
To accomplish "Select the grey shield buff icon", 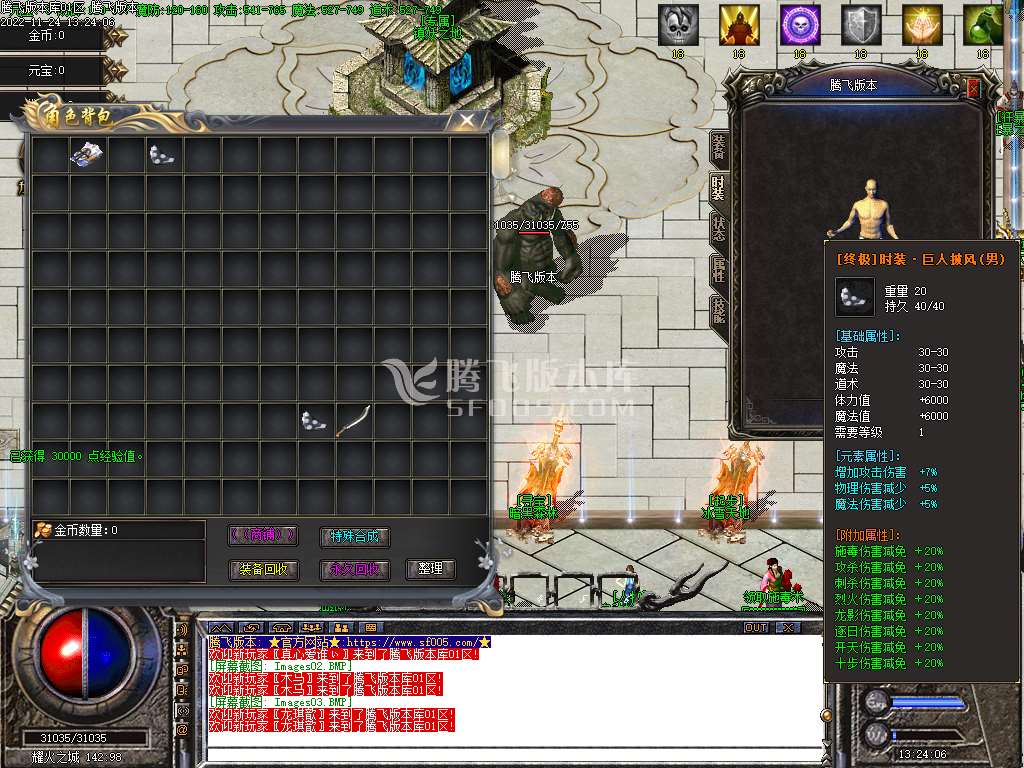I will (861, 26).
